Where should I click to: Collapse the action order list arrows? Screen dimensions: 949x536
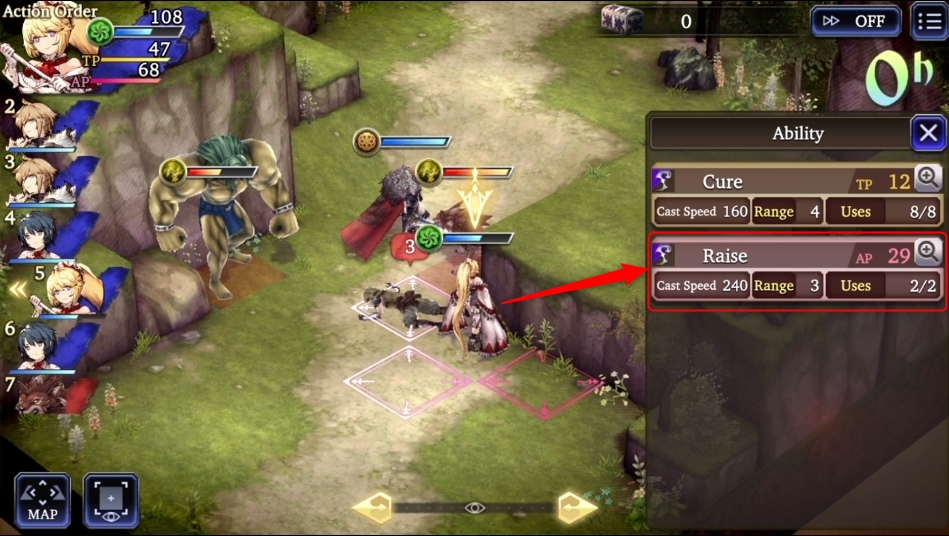click(x=17, y=290)
